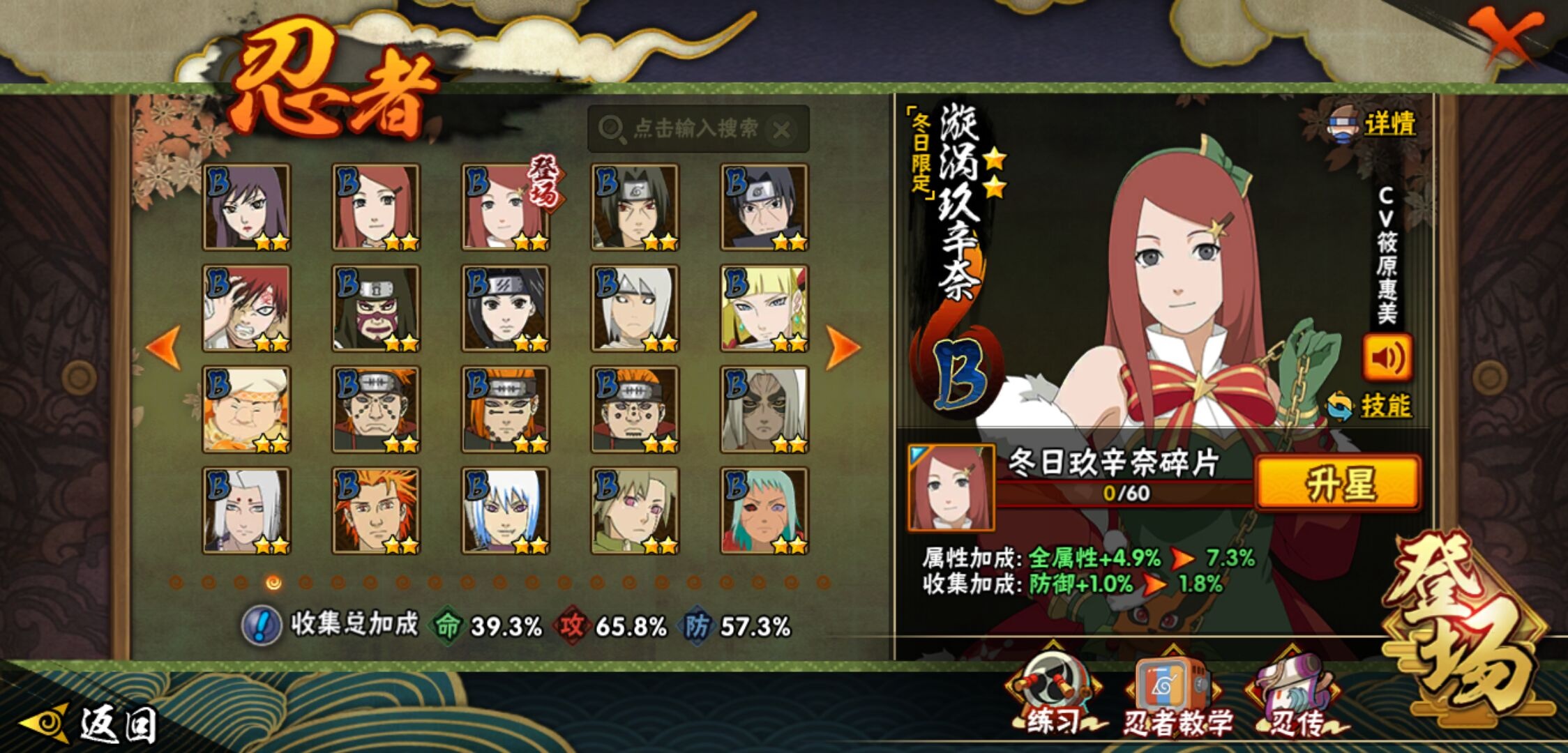Viewport: 1568px width, 753px height.
Task: Play the character voice with the speaker button
Action: [x=1387, y=358]
